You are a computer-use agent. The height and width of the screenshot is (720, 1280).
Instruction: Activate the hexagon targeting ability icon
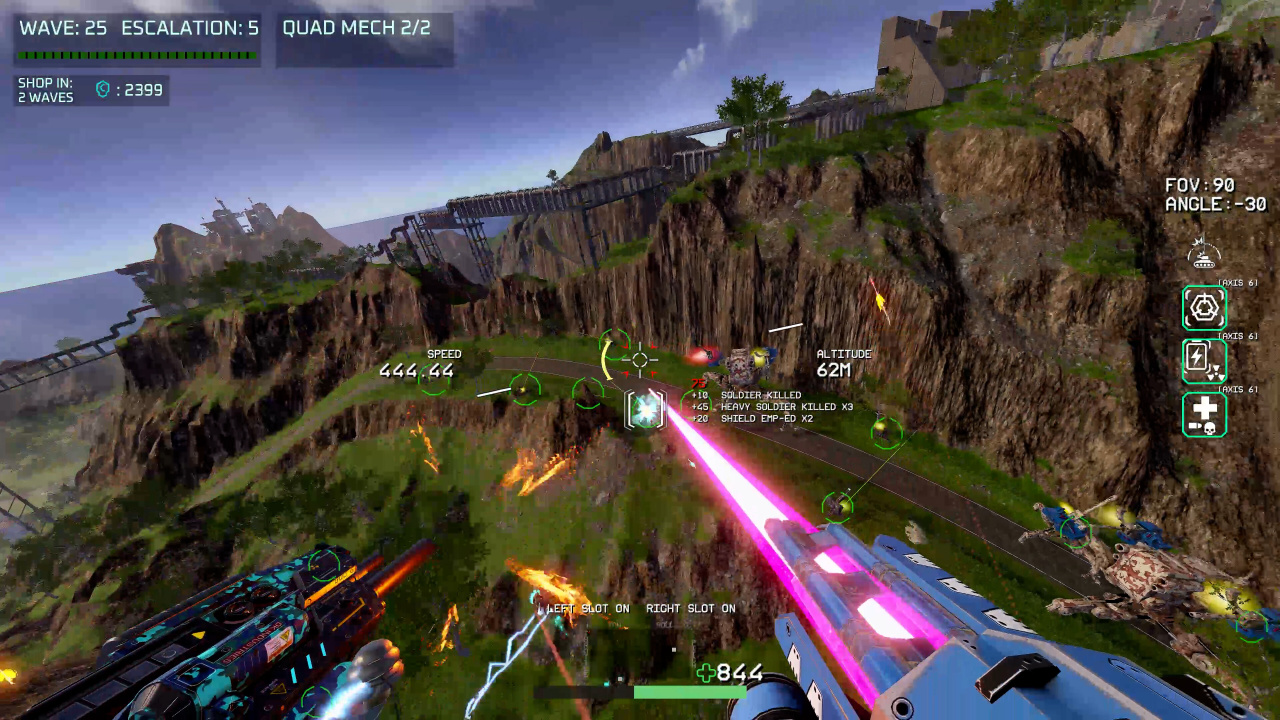tap(1204, 308)
